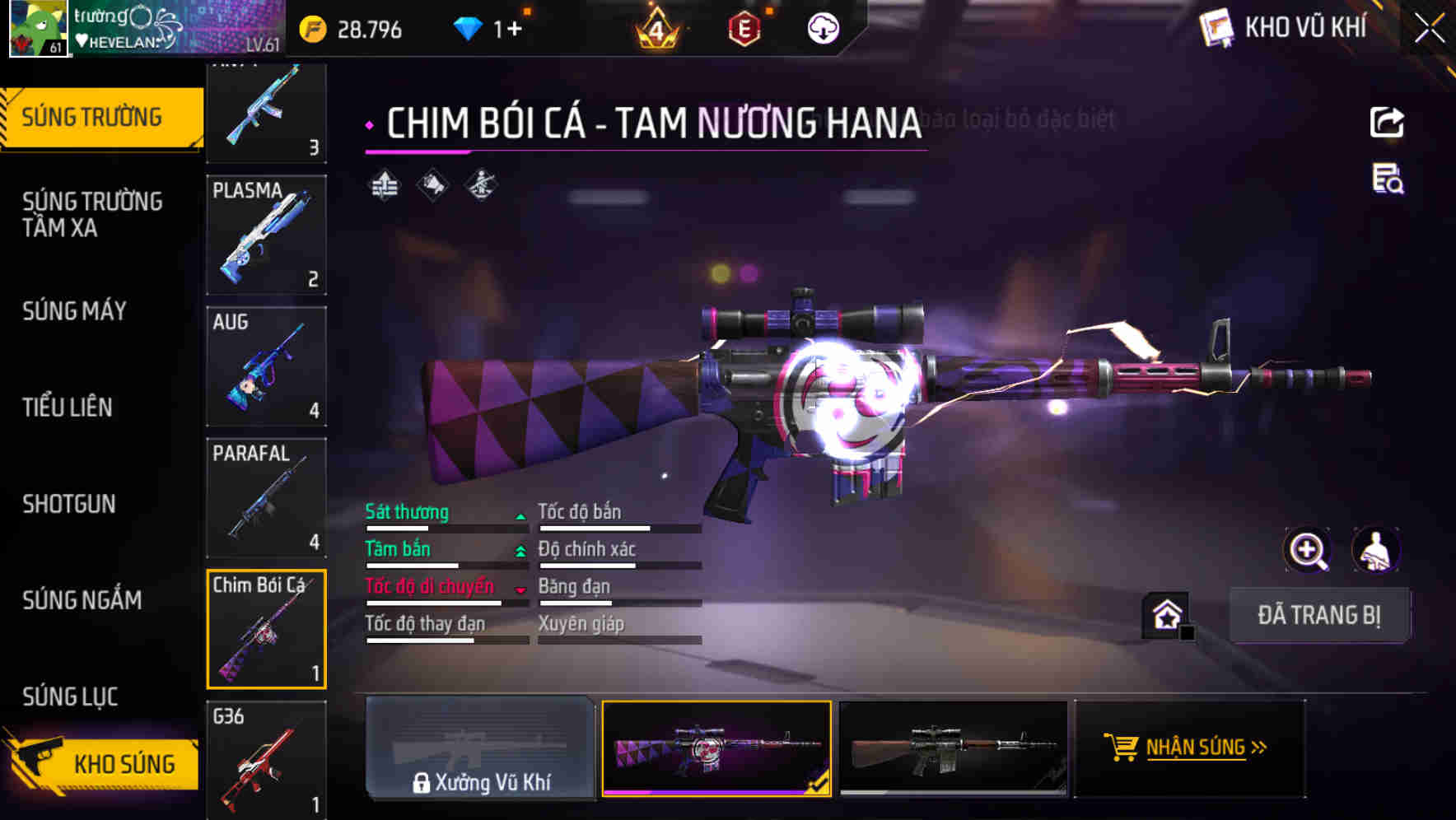Pick the G36 weapon slot

(x=266, y=759)
